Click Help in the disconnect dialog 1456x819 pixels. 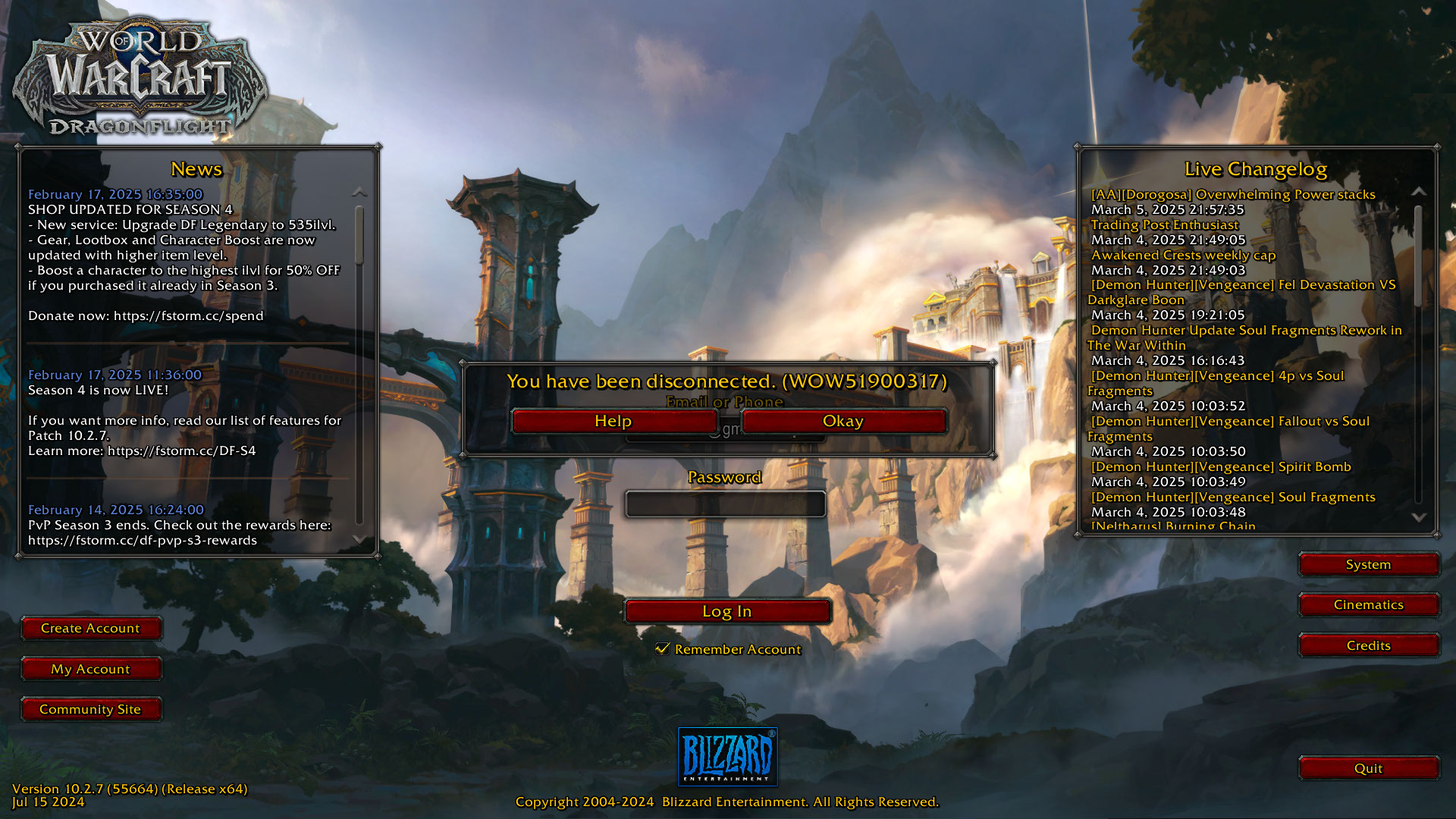(x=613, y=422)
